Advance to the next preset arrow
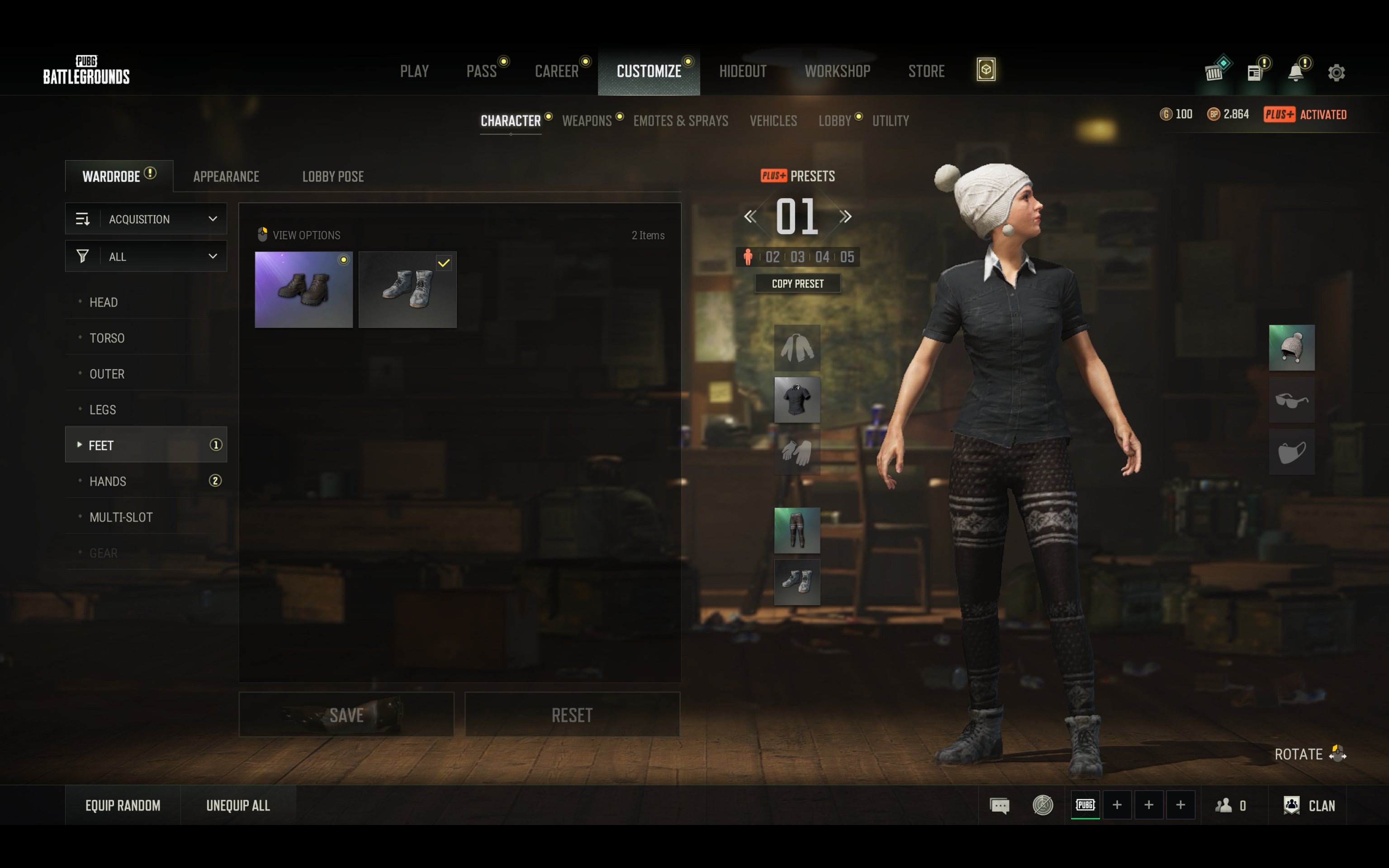The image size is (1389, 868). pos(845,216)
